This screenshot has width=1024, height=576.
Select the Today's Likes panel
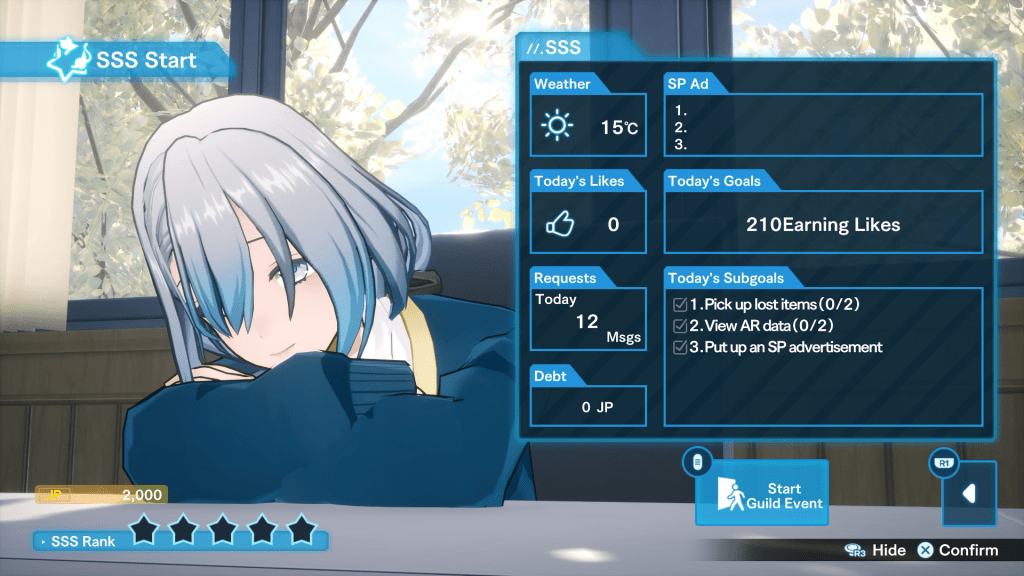[x=588, y=224]
